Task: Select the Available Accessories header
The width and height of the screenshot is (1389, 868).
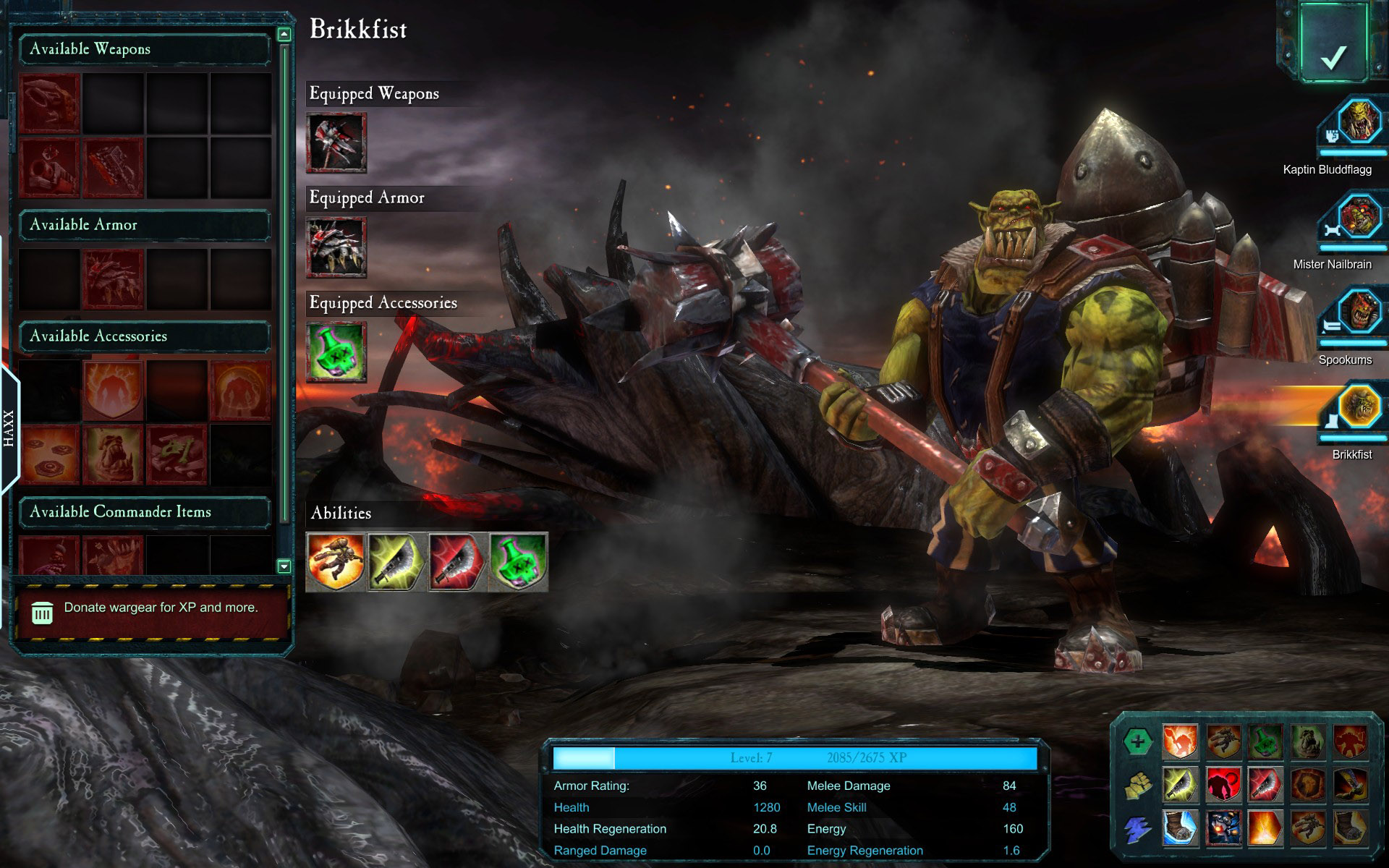Action: point(145,336)
